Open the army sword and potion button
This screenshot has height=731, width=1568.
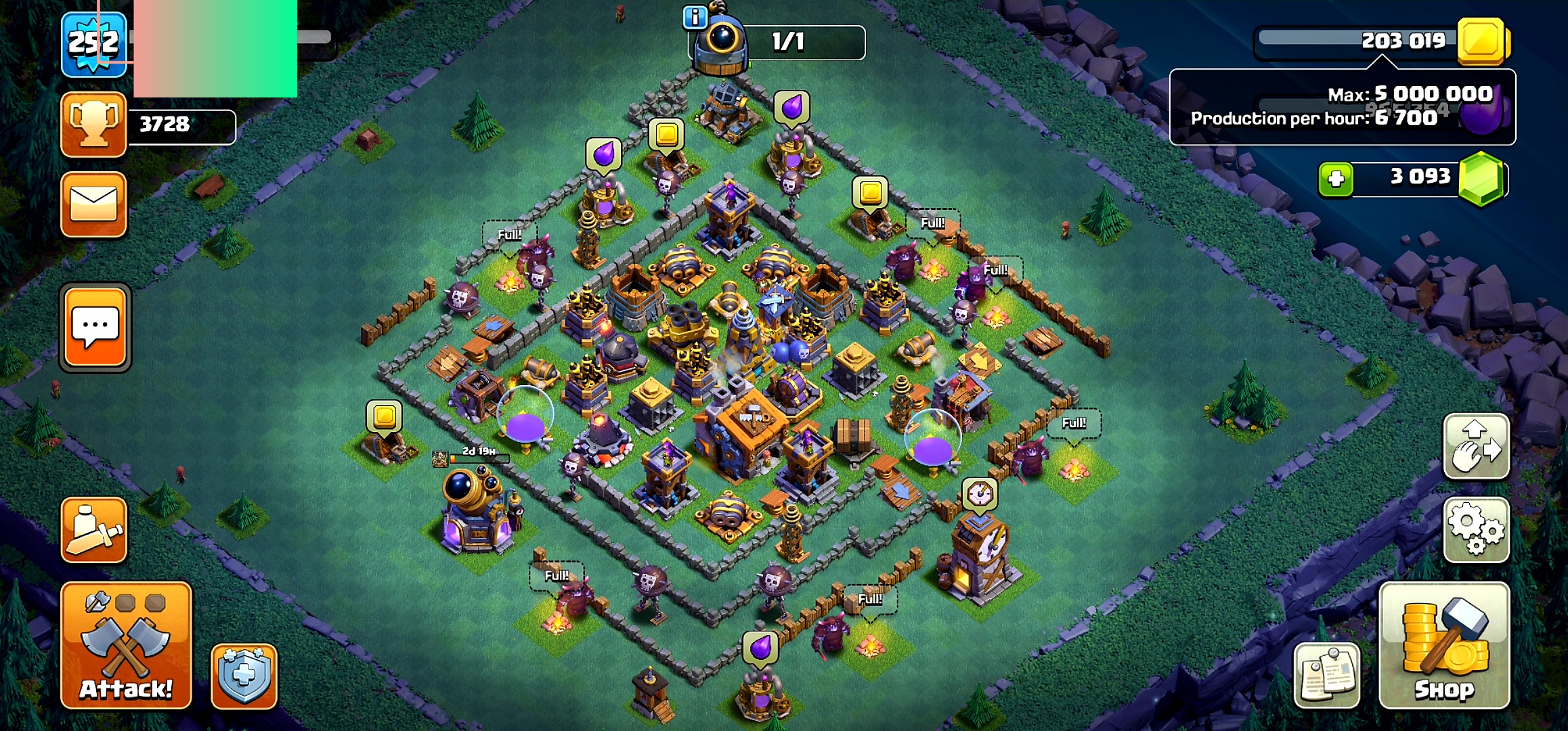coord(94,530)
